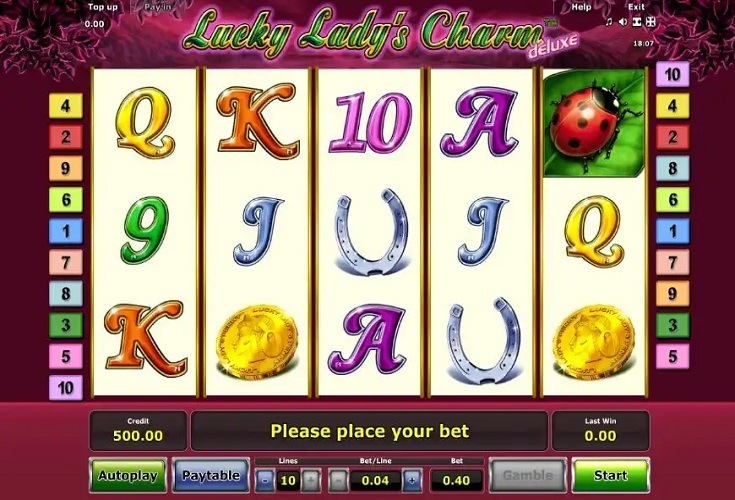Toggle the music note icon

pos(610,21)
